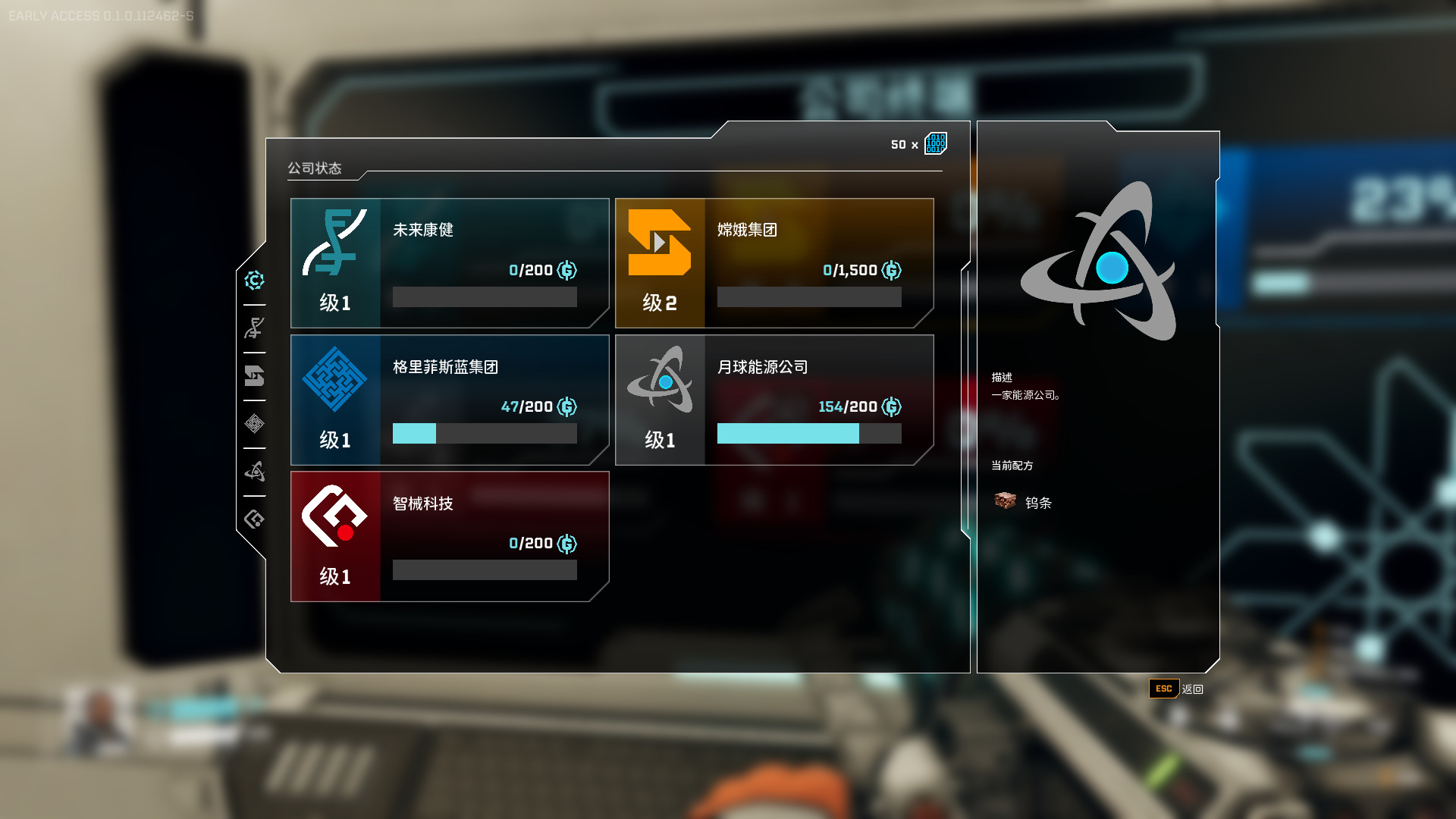This screenshot has height=819, width=1456.
Task: Switch to the atom orbit sidebar tab
Action: 255,472
